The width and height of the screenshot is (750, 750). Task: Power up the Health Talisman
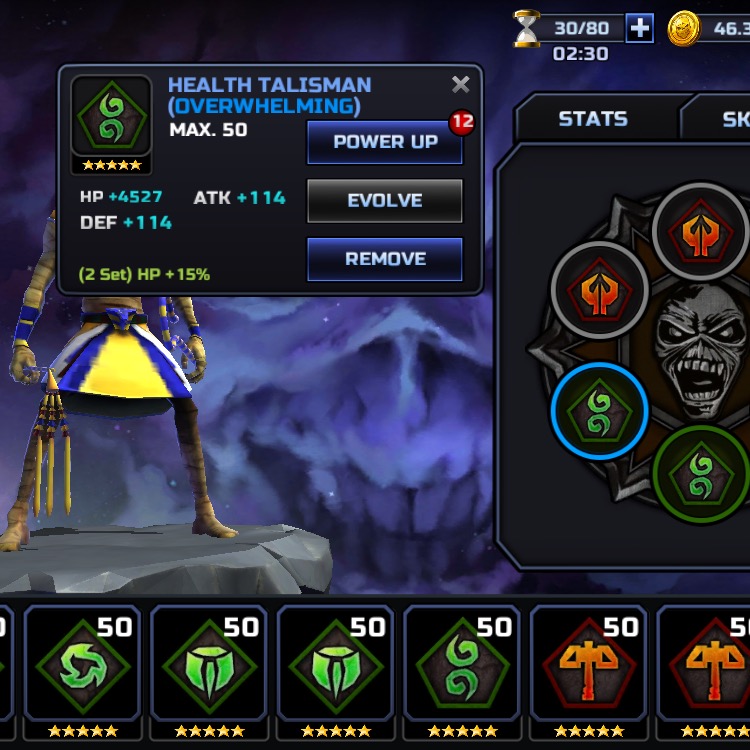click(x=385, y=142)
